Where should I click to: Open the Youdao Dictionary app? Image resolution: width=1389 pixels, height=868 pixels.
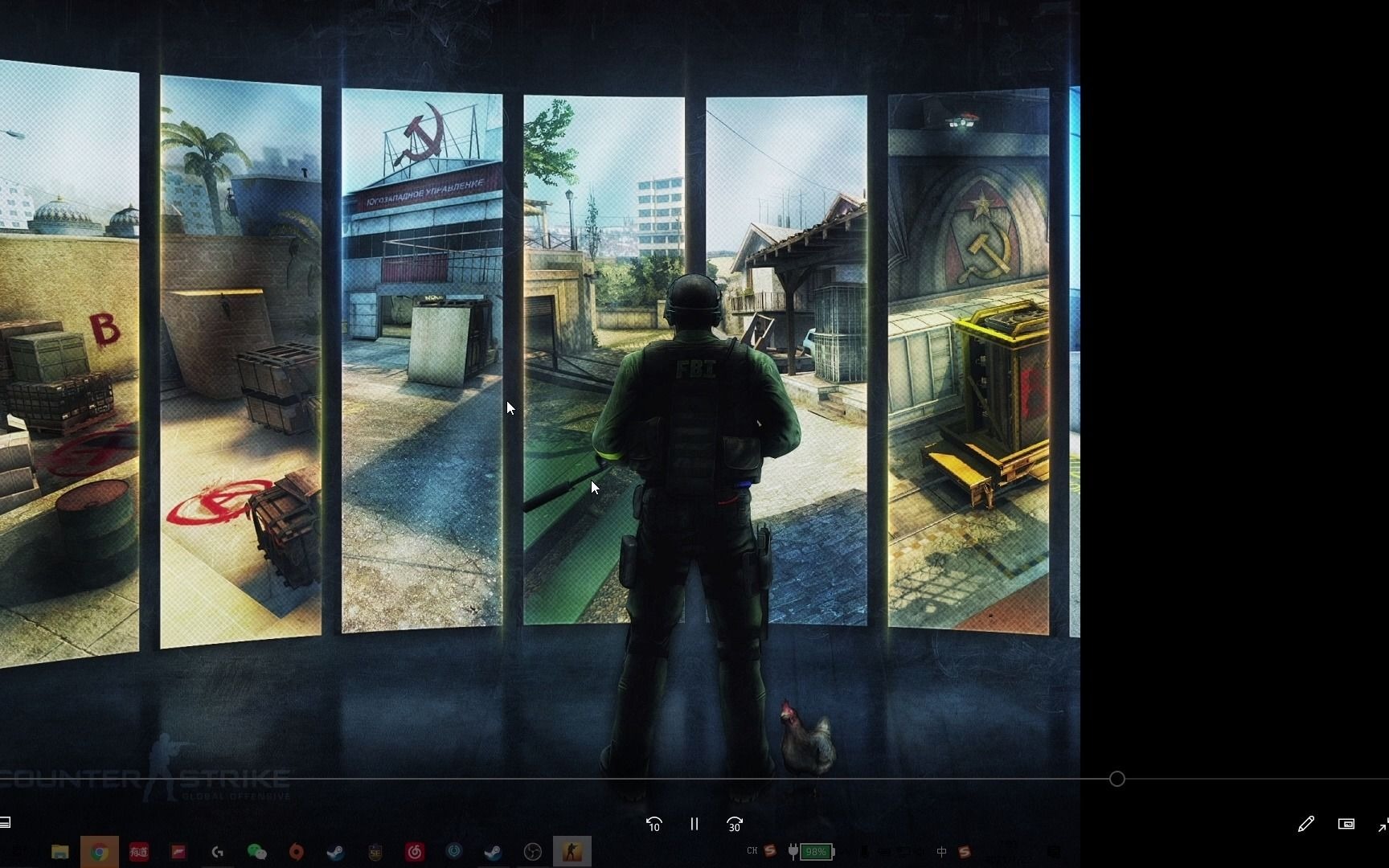[138, 851]
